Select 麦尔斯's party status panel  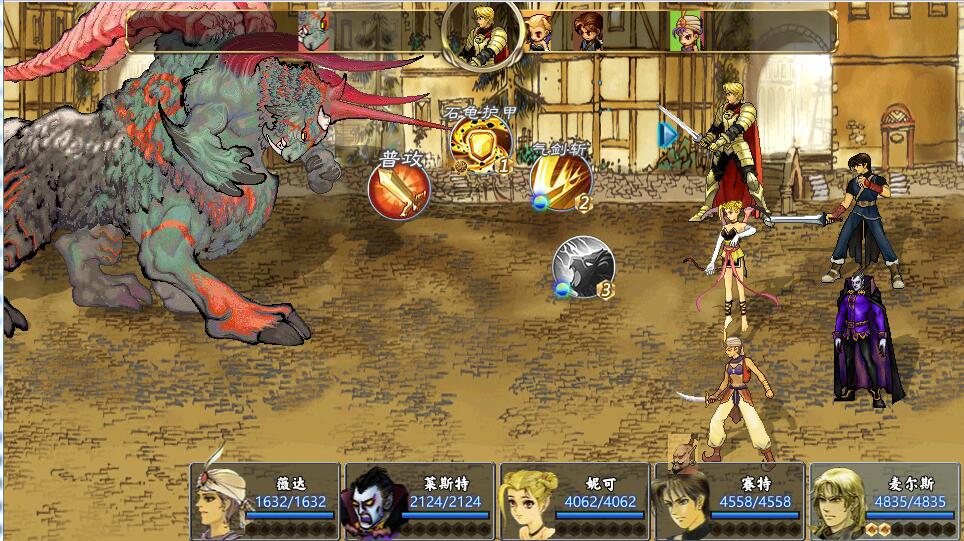click(884, 501)
